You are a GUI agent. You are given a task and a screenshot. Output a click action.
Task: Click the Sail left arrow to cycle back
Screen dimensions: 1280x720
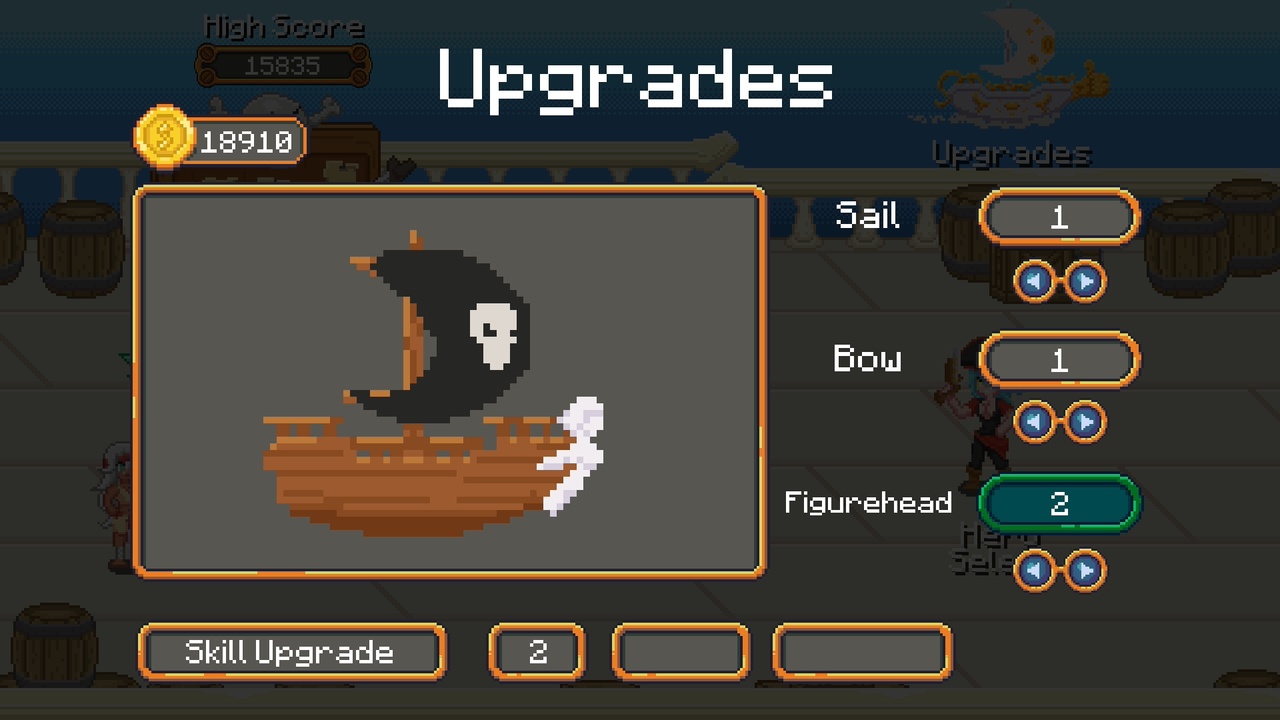[x=1035, y=281]
